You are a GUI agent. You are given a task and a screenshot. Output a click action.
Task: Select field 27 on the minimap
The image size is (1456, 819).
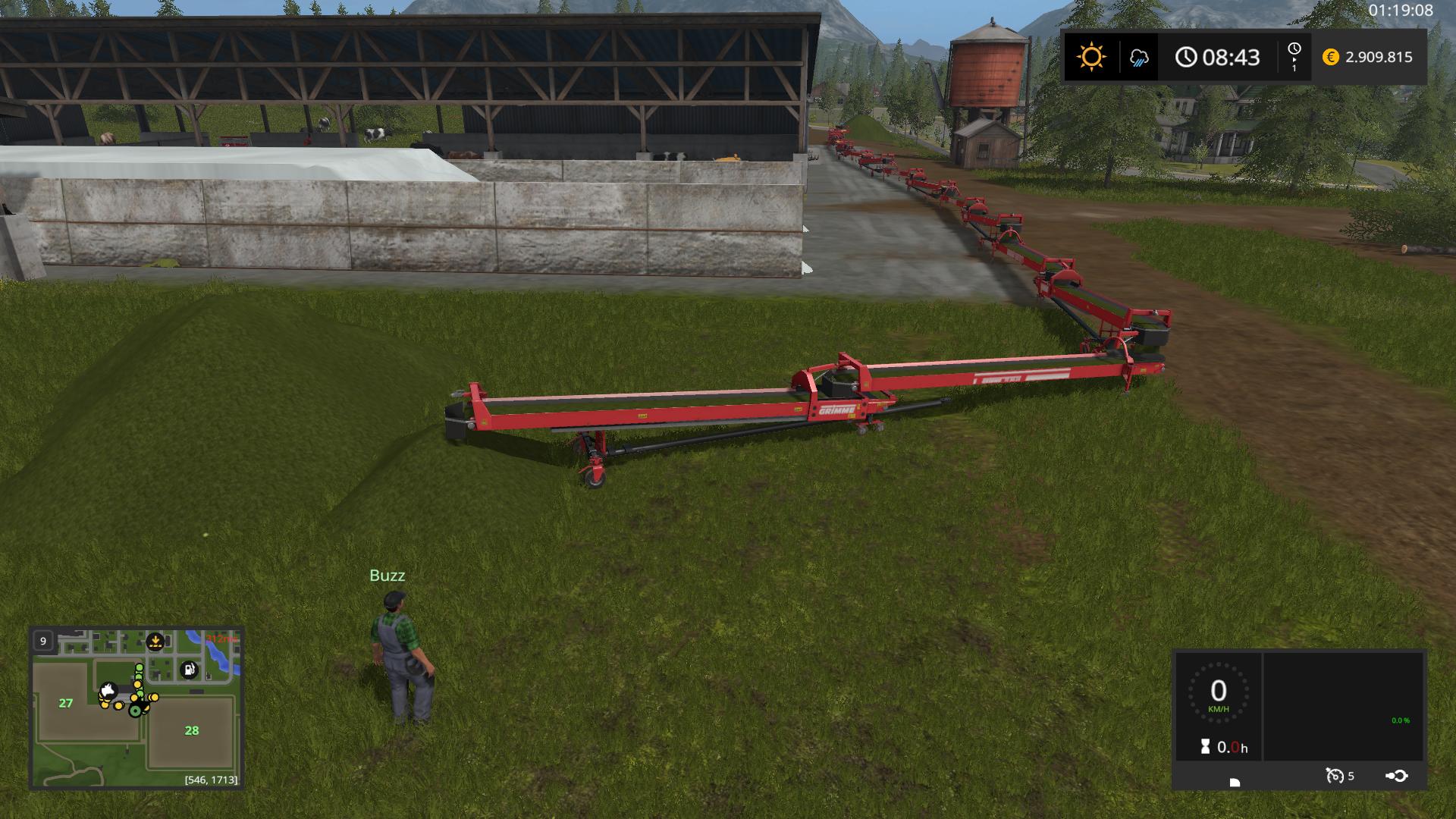click(x=66, y=703)
